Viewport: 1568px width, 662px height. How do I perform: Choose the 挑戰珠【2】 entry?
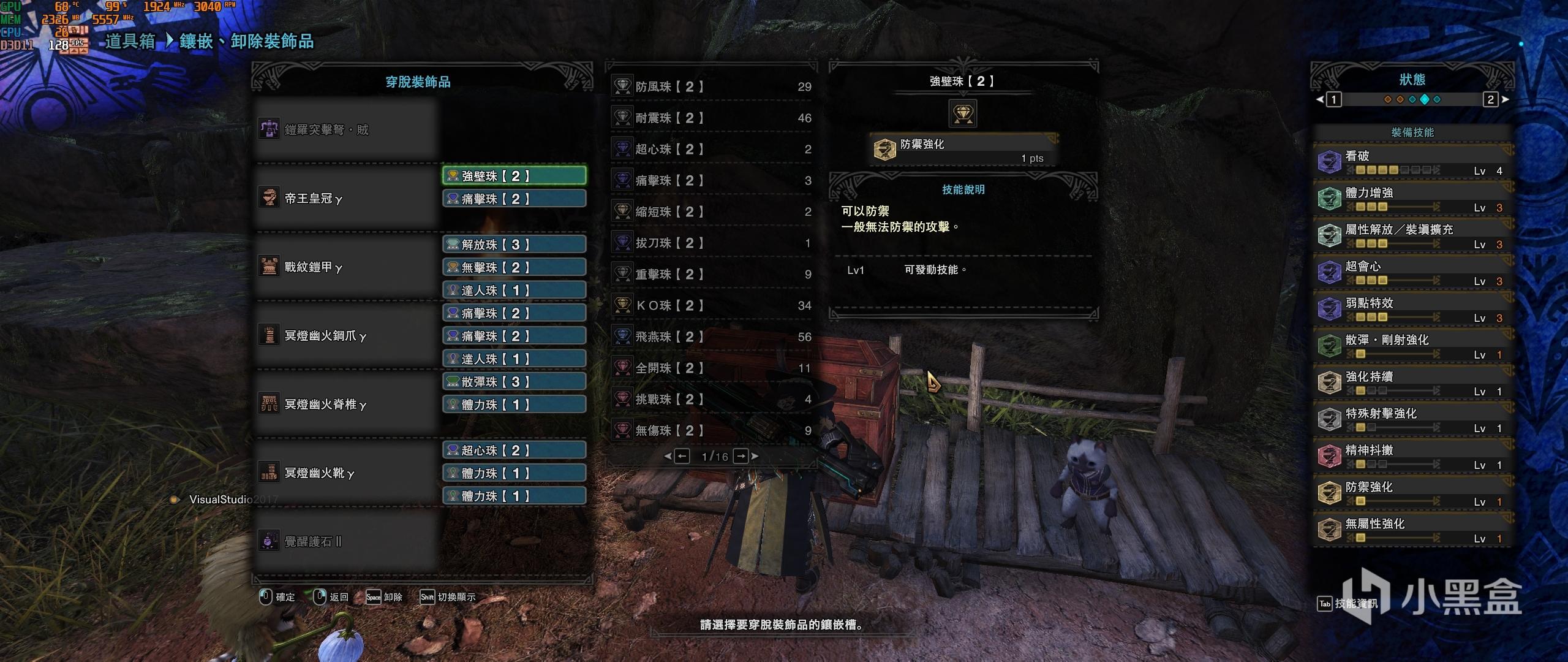711,399
